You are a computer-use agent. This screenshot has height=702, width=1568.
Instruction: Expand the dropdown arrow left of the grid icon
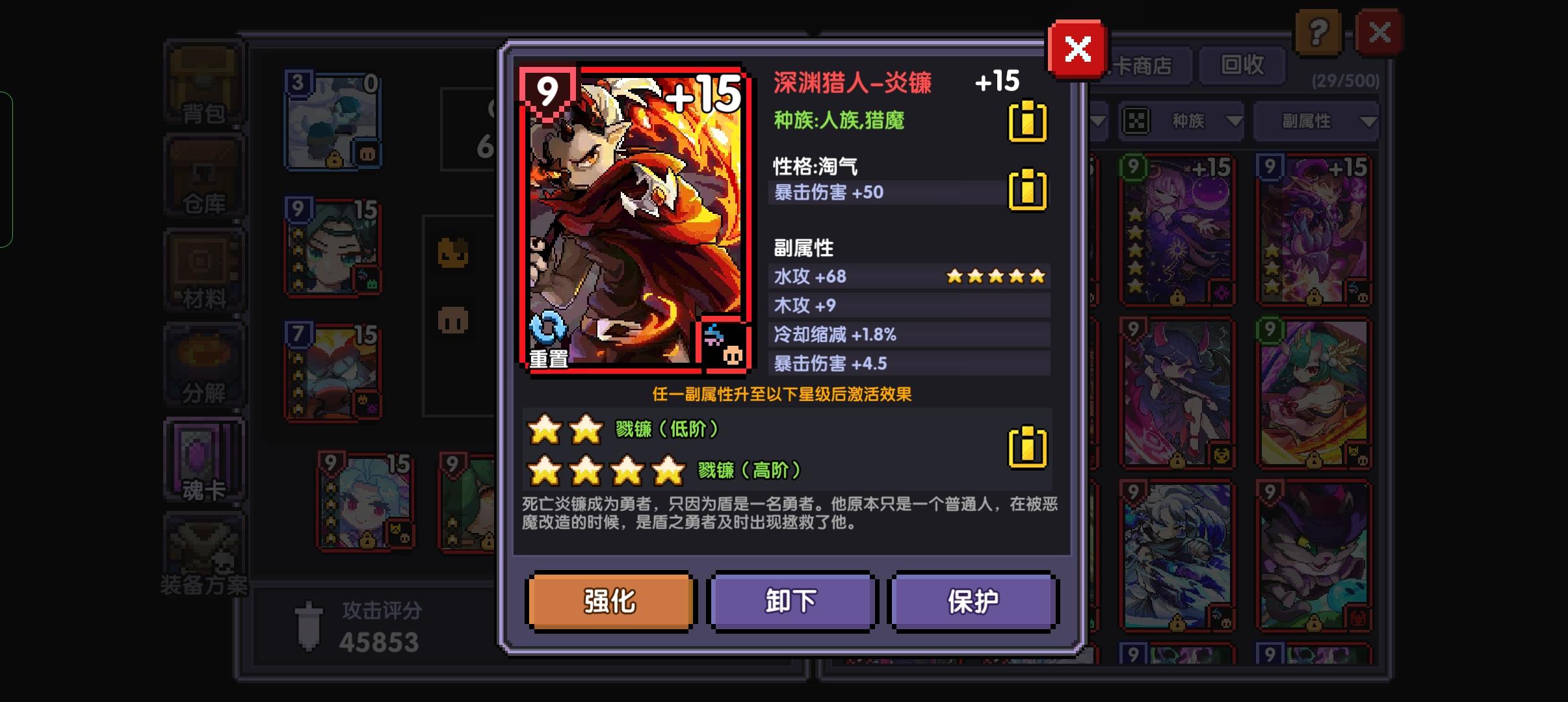pyautogui.click(x=1098, y=122)
